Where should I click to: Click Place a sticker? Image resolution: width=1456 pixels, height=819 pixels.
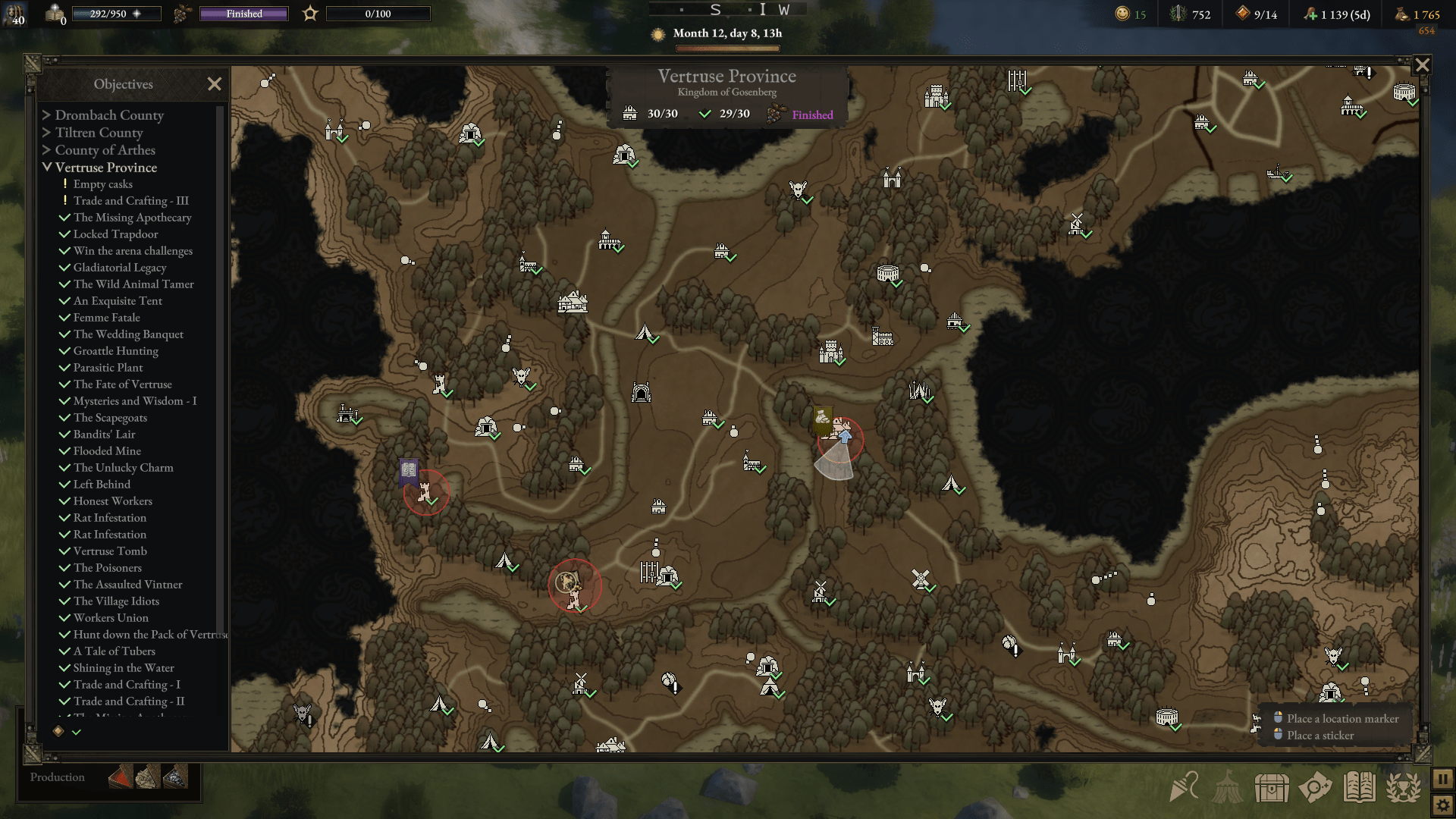pyautogui.click(x=1320, y=736)
